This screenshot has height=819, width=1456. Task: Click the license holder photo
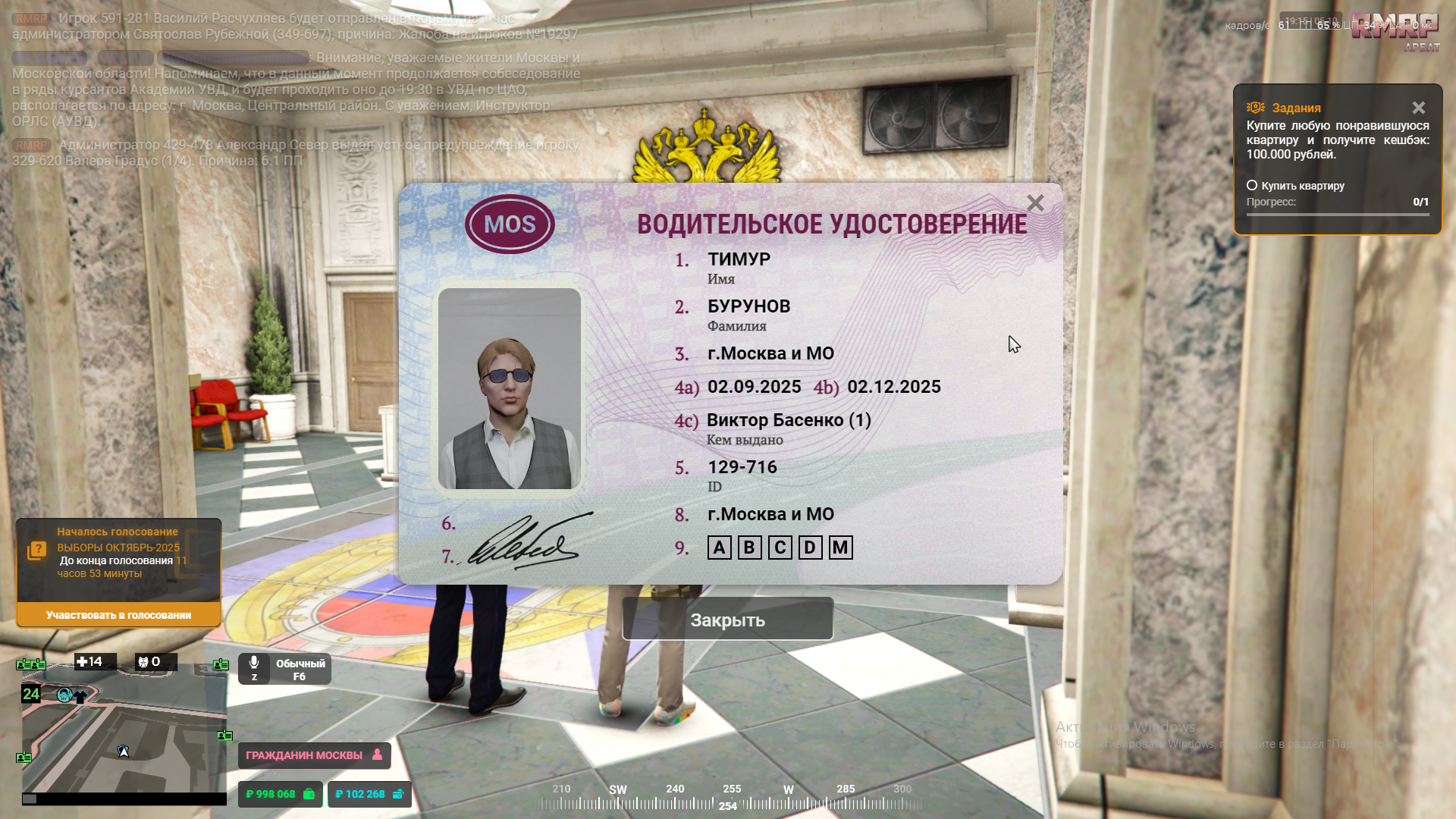pos(510,388)
